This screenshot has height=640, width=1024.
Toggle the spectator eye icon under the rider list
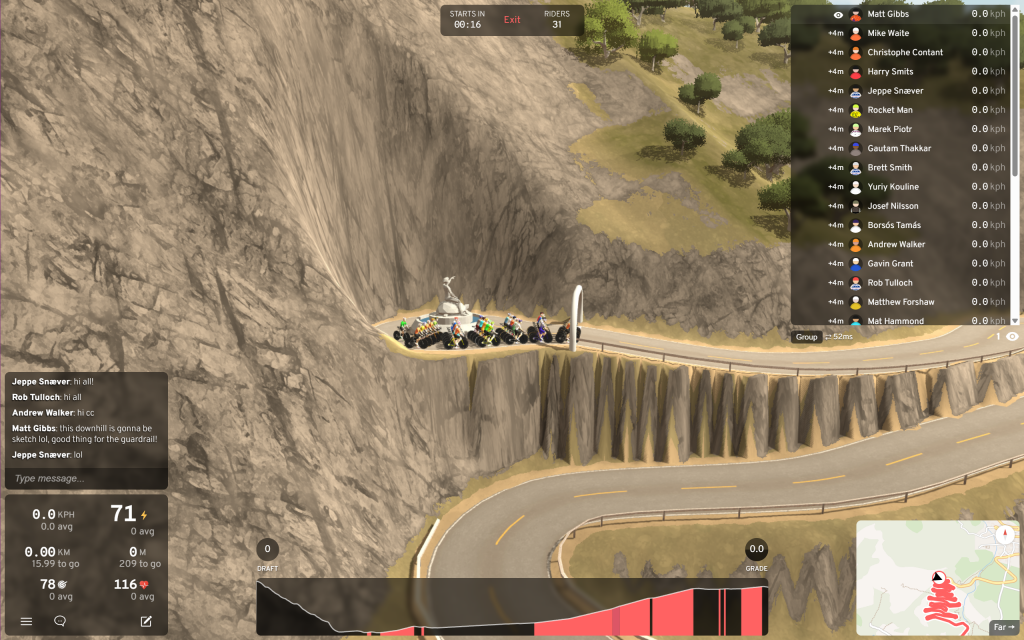click(1012, 337)
